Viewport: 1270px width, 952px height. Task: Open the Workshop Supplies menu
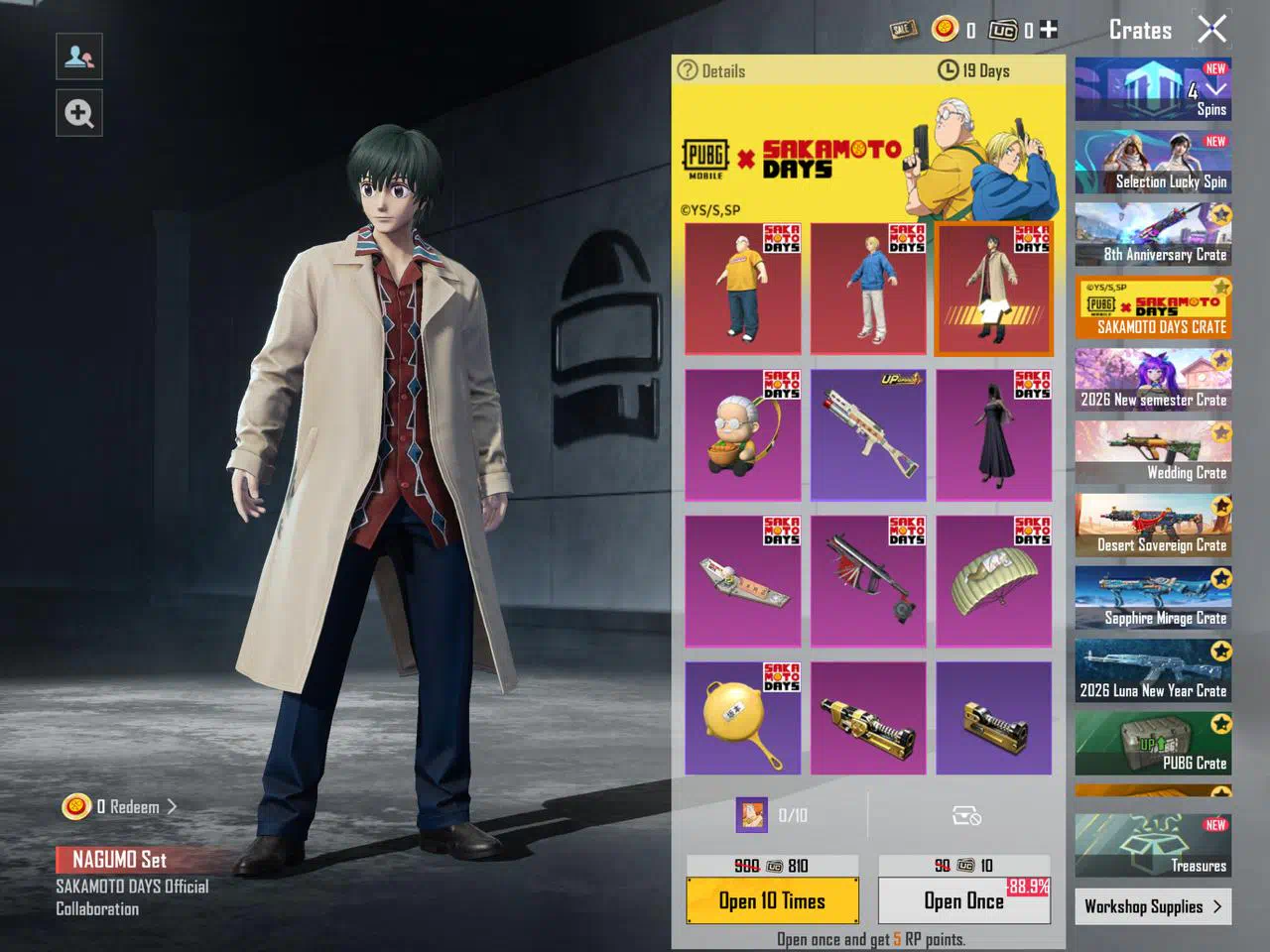click(1153, 906)
